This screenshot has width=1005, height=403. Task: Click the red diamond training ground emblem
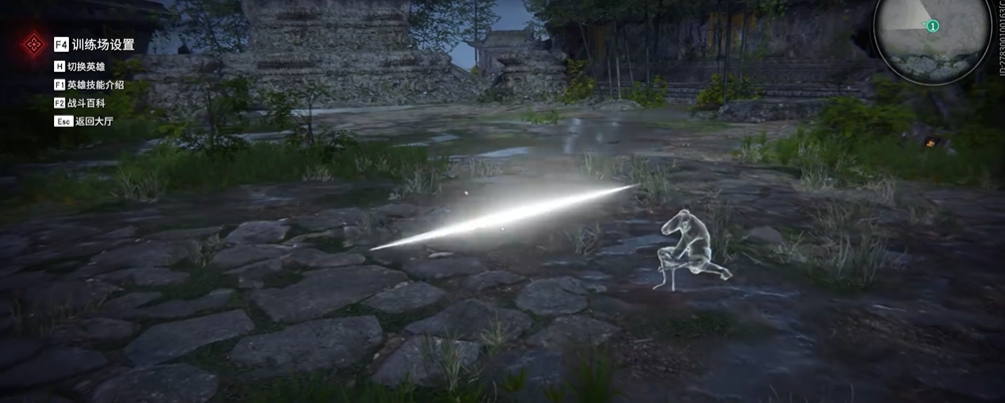pos(33,44)
